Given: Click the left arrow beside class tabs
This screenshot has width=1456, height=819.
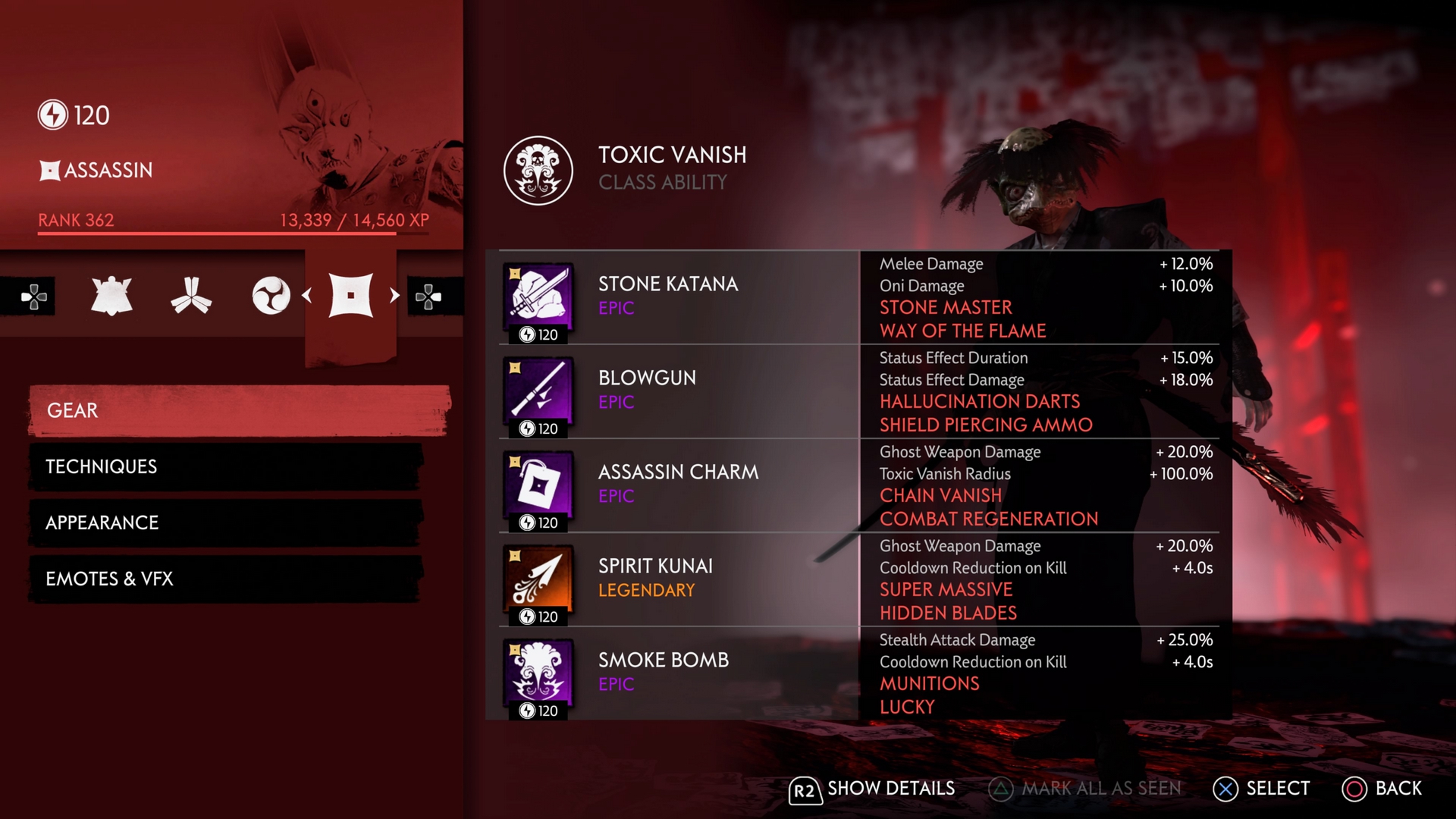Looking at the screenshot, I should click(x=307, y=296).
